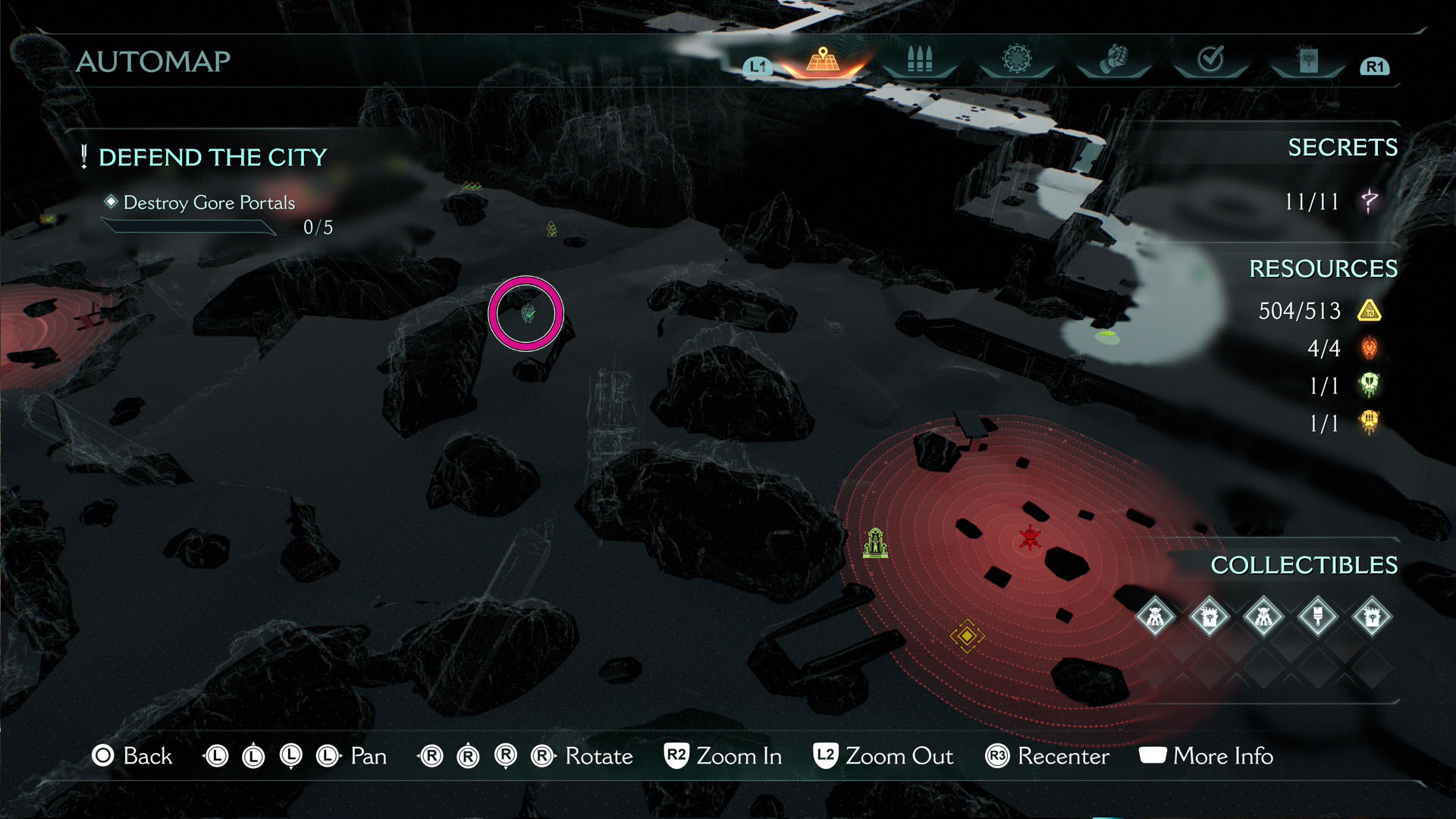Click the paintbrush skin collectible icon
Viewport: 1456px width, 819px height.
tap(1318, 617)
